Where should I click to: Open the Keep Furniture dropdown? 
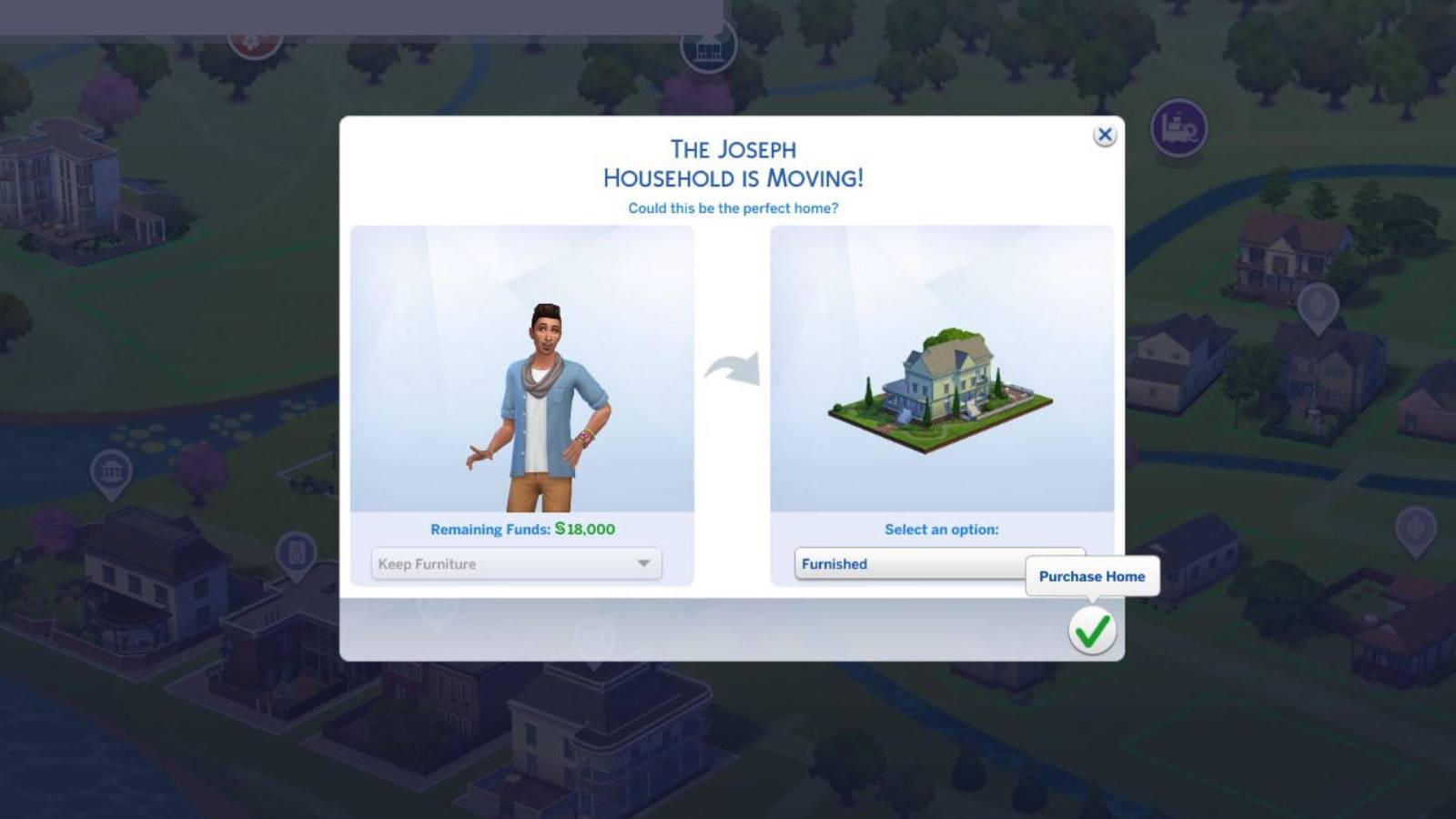[514, 563]
